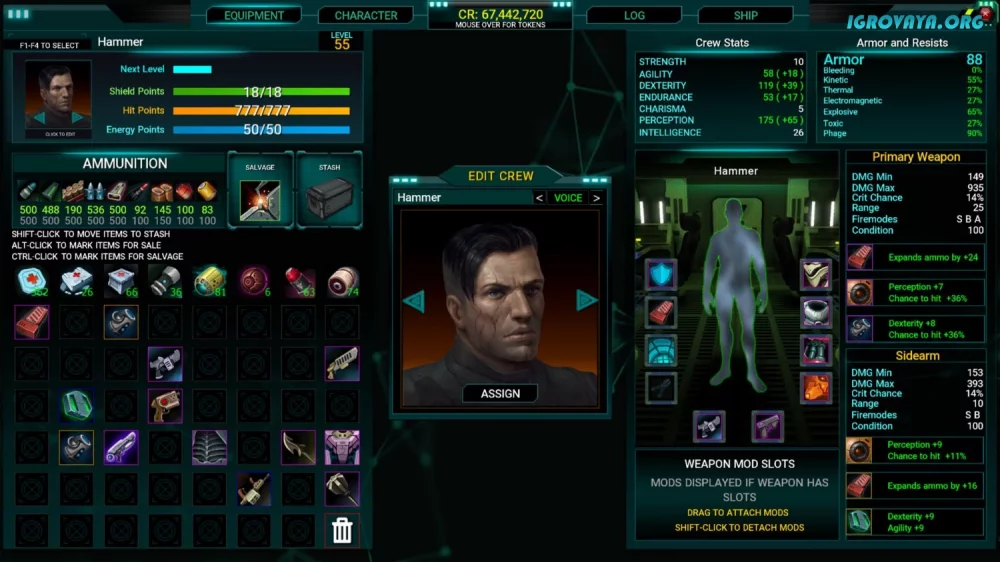Viewport: 1000px width, 562px height.
Task: Select the first medkit inventory slot
Action: pyautogui.click(x=32, y=282)
